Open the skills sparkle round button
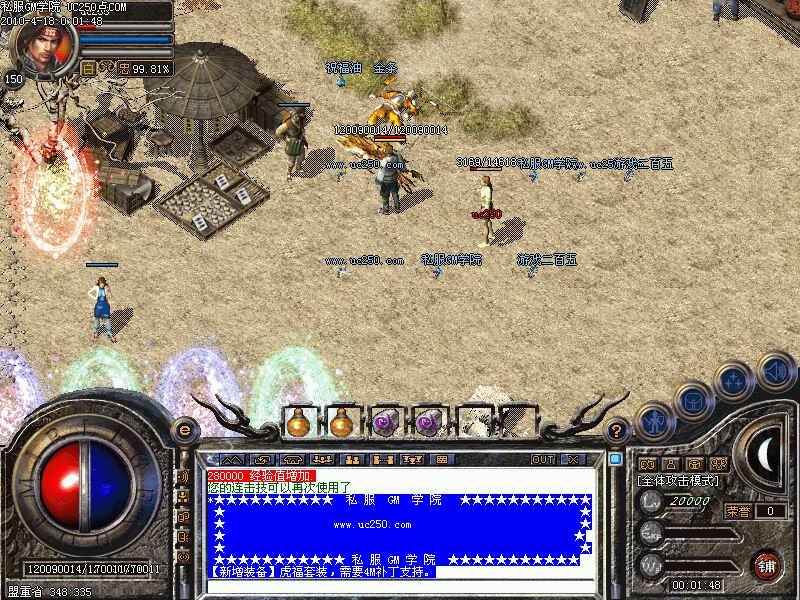 (734, 381)
